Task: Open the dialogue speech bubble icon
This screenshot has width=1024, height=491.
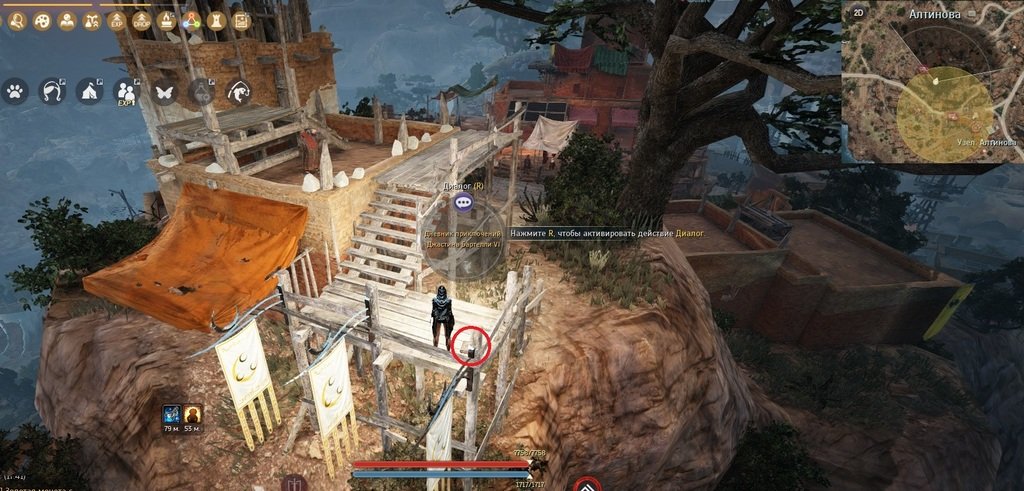Action: [462, 202]
